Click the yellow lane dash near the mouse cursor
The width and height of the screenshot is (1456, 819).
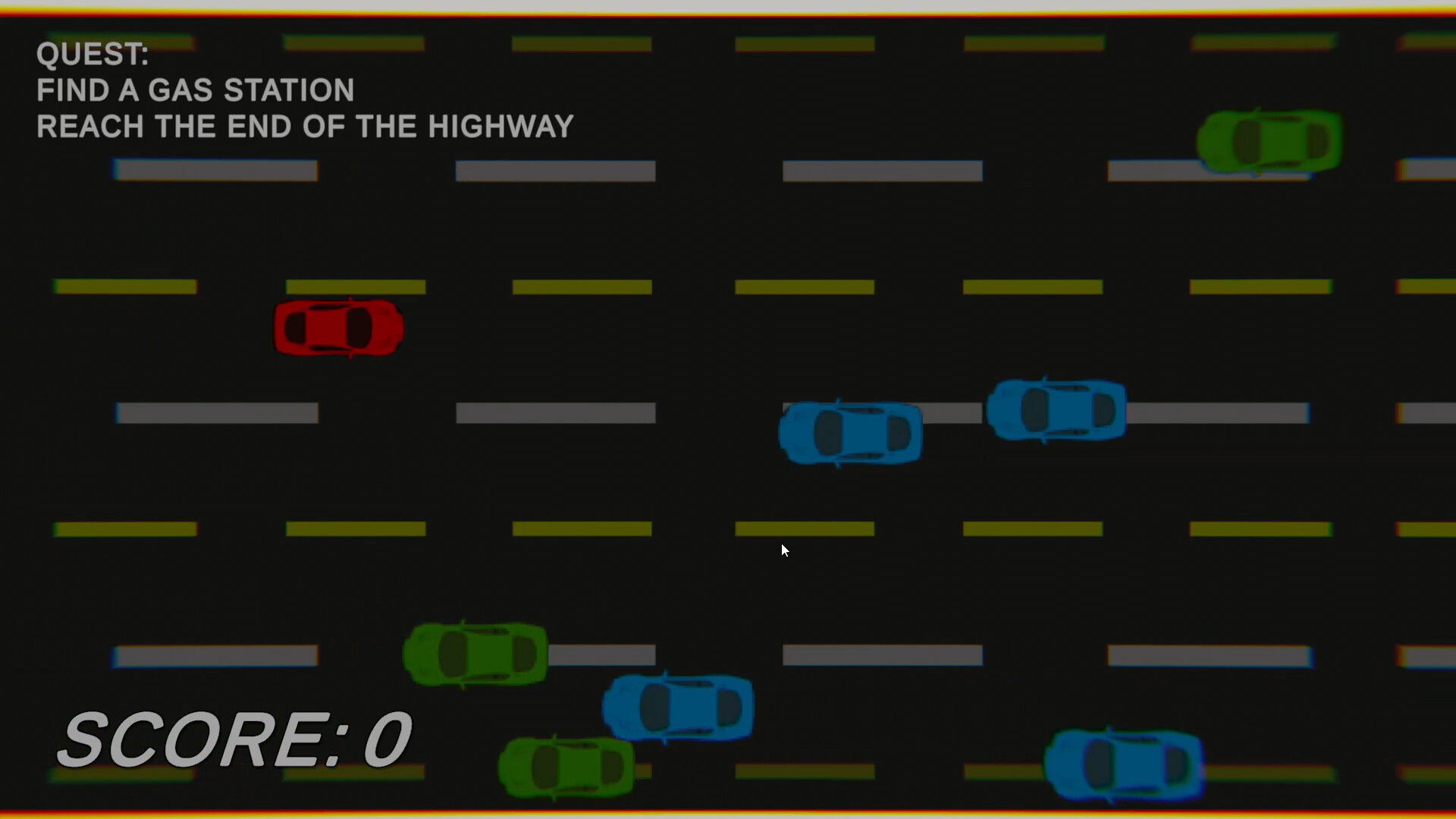(x=806, y=529)
